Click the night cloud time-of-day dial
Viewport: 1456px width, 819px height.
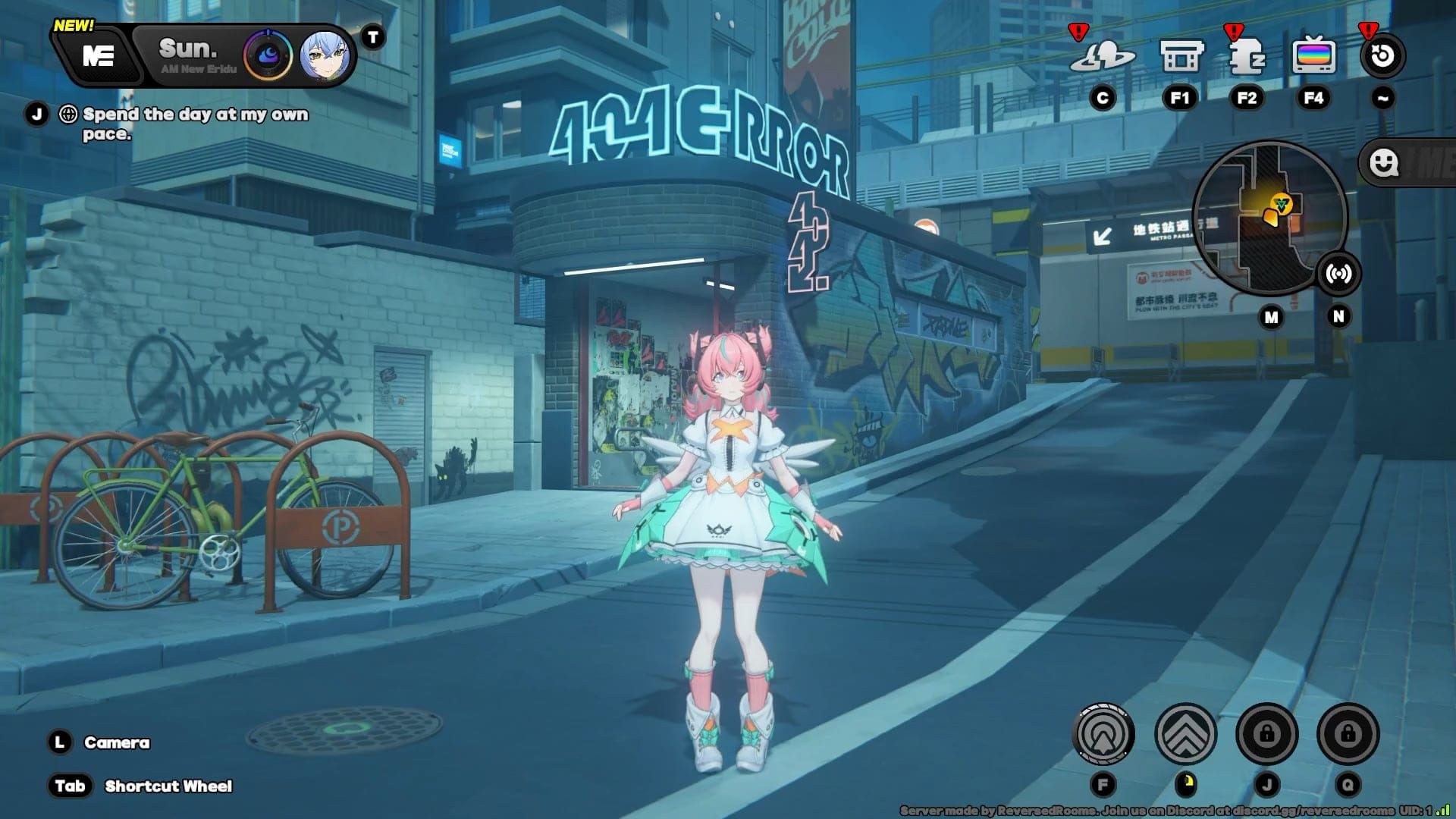(x=268, y=55)
